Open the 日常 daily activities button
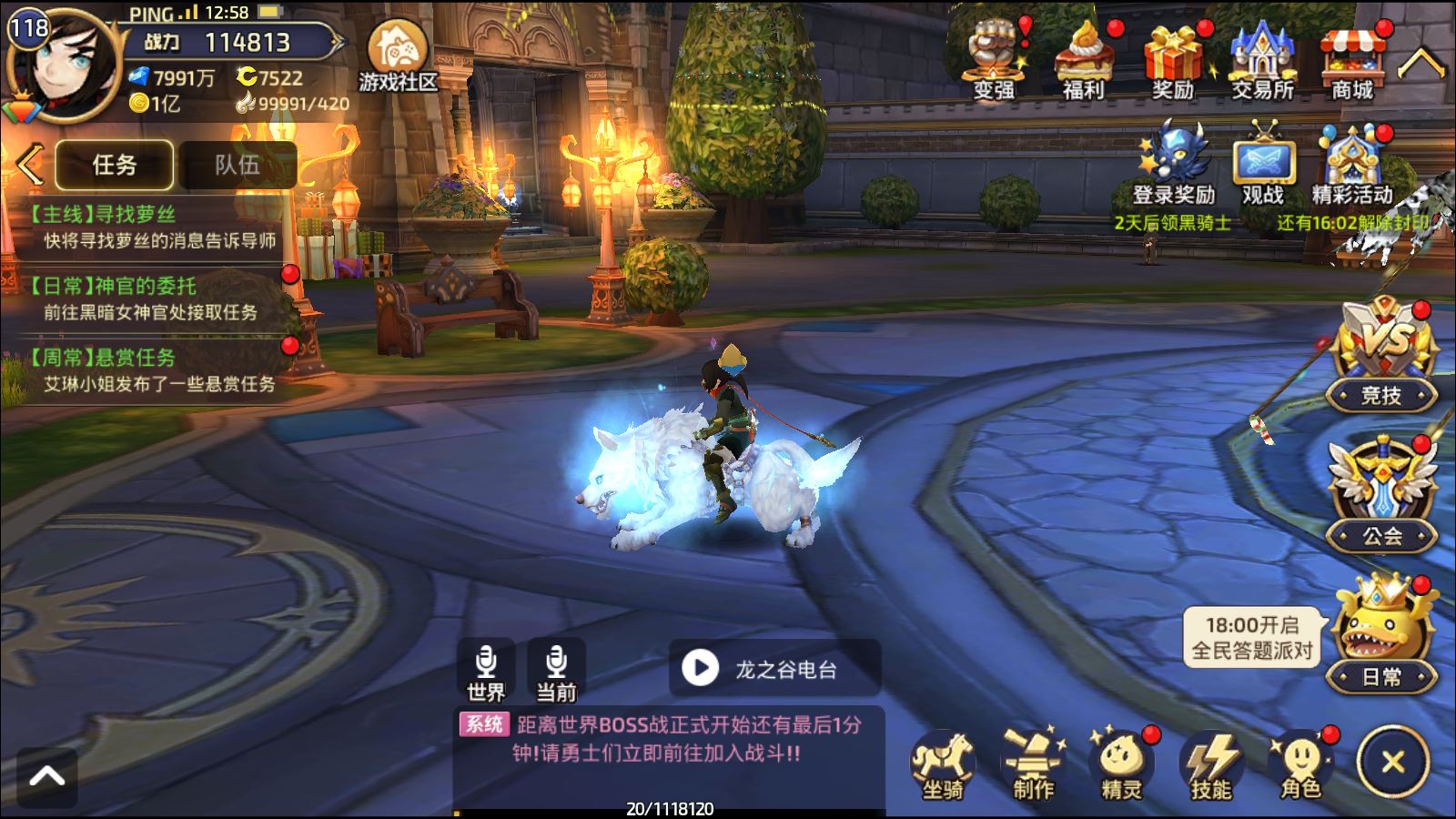The image size is (1456, 819). coord(1382,637)
